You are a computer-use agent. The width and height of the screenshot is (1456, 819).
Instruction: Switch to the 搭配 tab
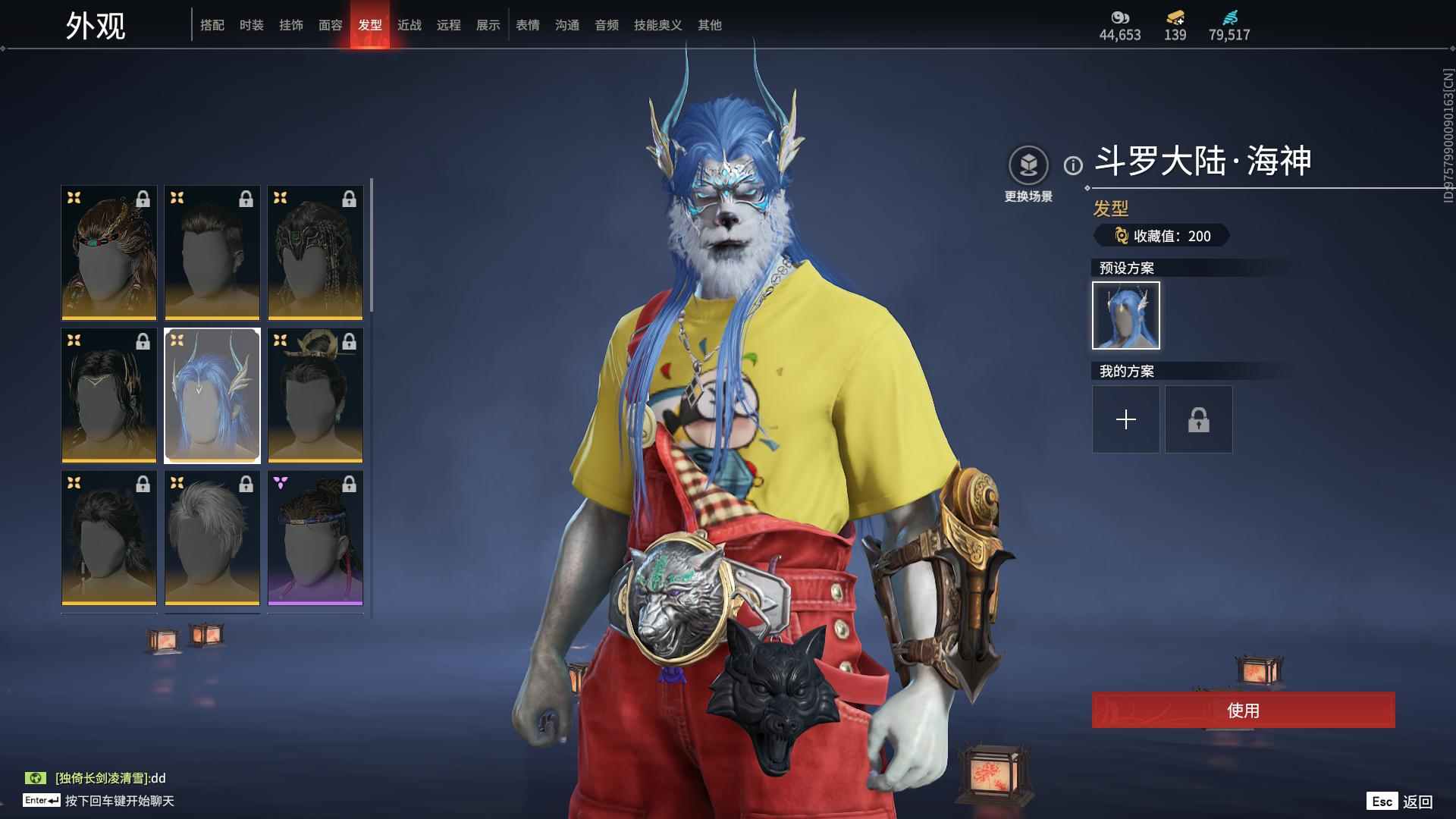[x=212, y=25]
